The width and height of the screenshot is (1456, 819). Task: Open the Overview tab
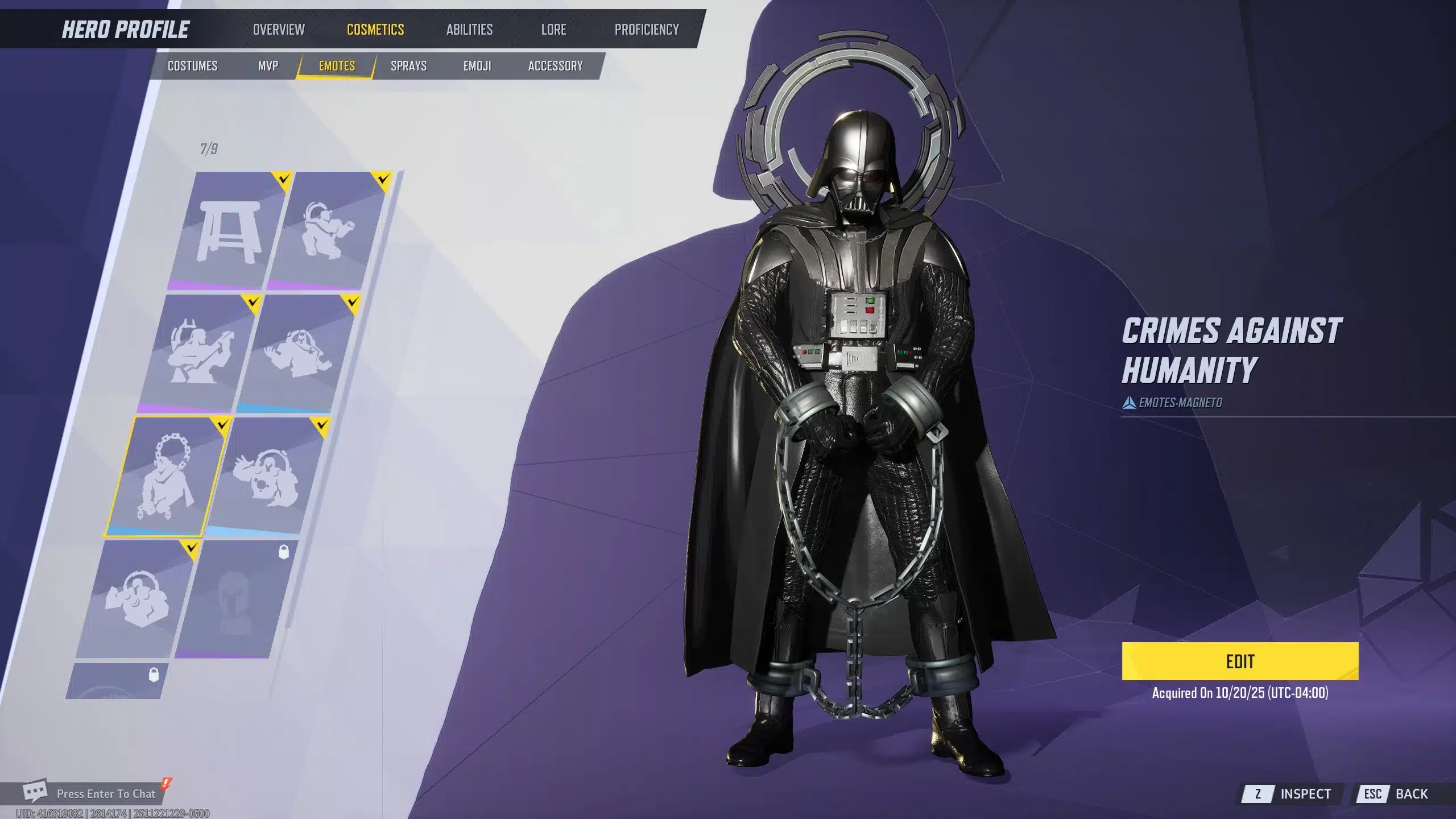tap(279, 30)
